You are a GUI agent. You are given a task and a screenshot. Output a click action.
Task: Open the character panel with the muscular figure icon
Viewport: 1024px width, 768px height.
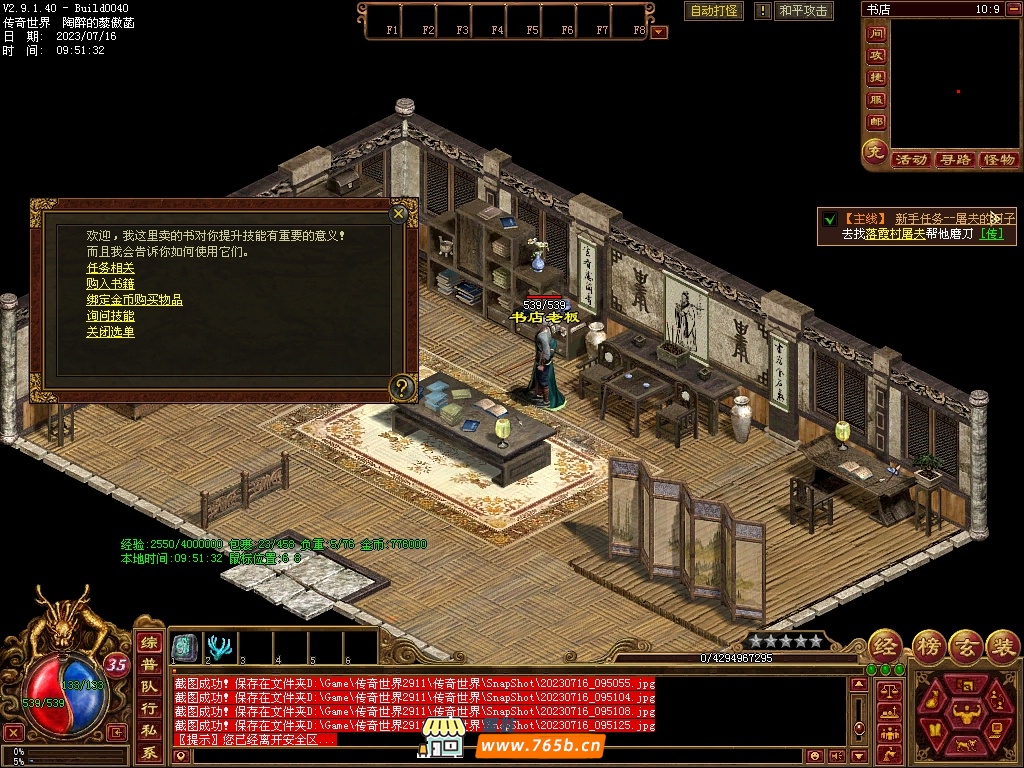965,712
